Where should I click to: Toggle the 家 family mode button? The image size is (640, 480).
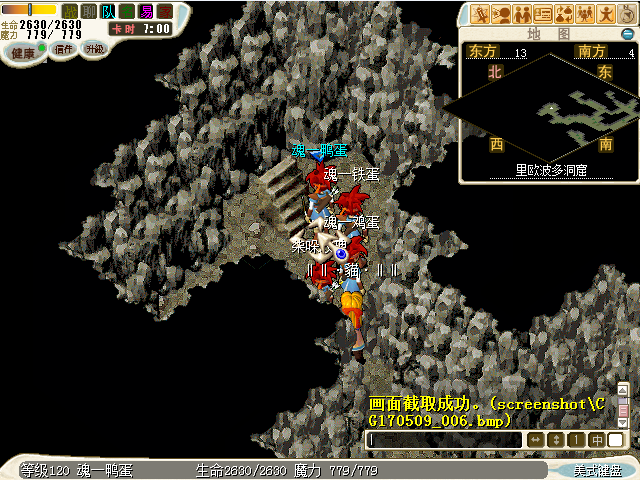click(164, 11)
